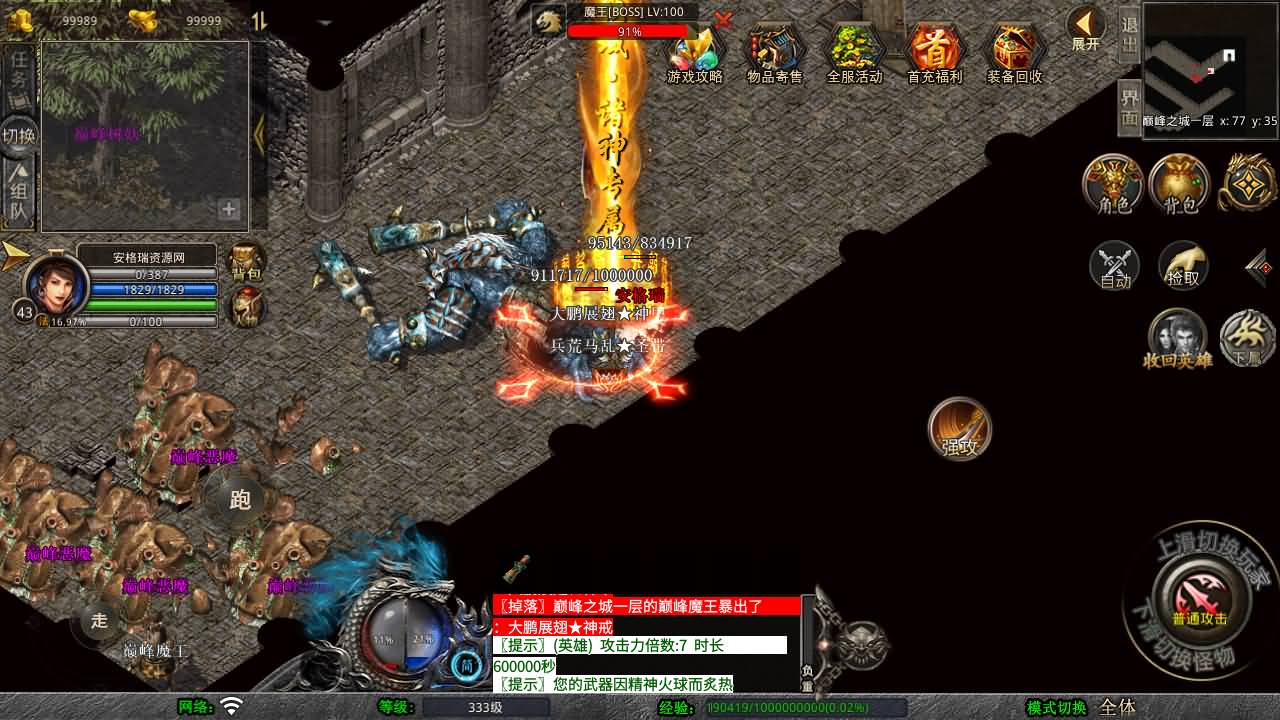Select the 跑 run movement button
This screenshot has height=720, width=1280.
coord(240,499)
